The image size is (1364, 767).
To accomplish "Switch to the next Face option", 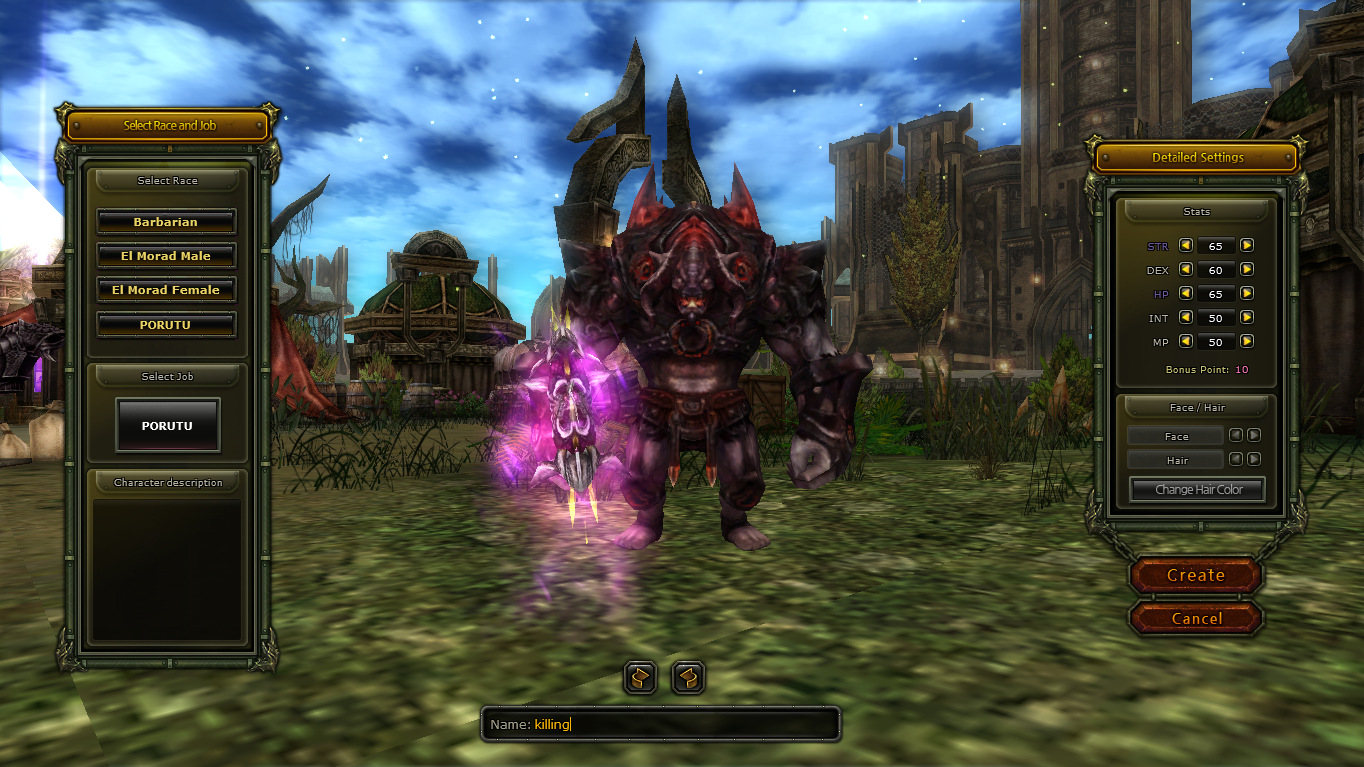I will pos(1254,435).
